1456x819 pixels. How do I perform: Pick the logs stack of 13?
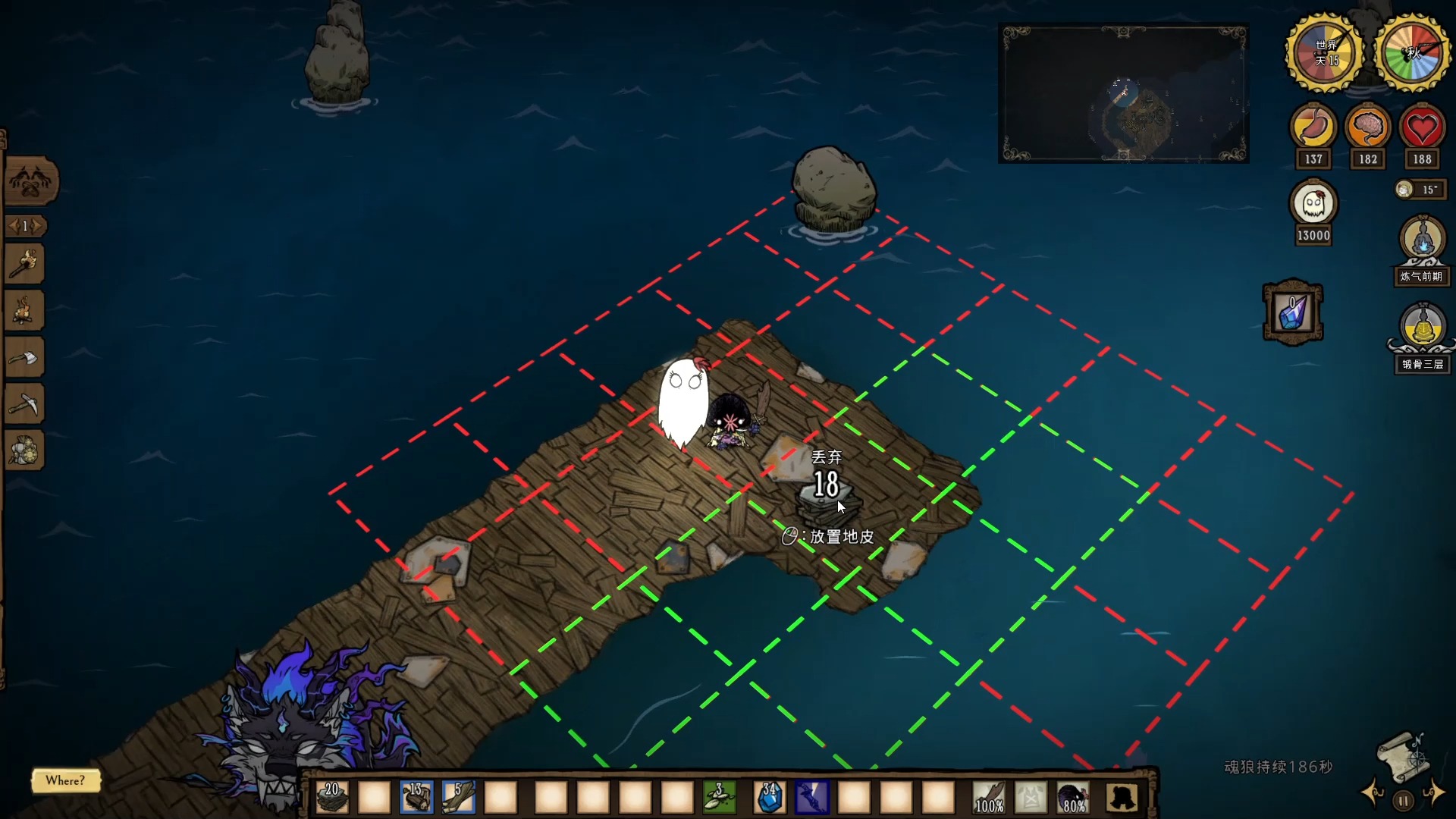point(416,797)
